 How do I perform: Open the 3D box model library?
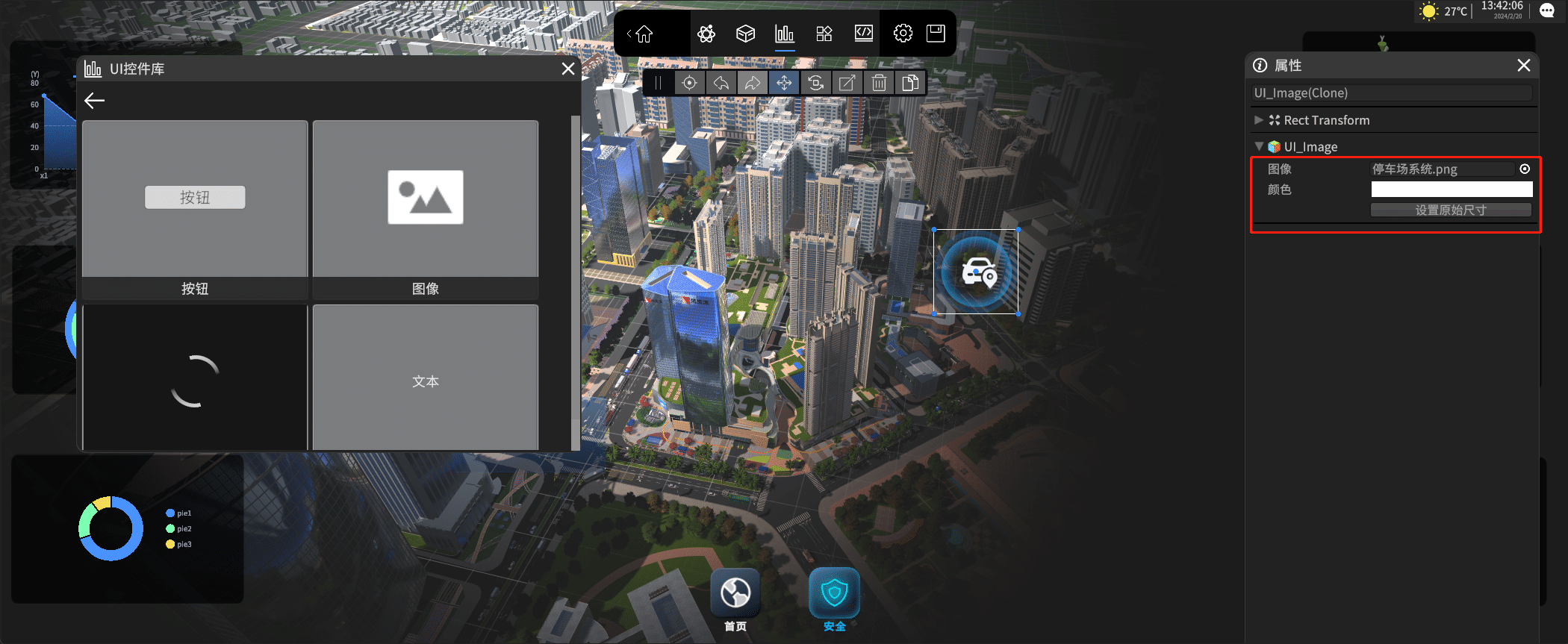(x=745, y=34)
